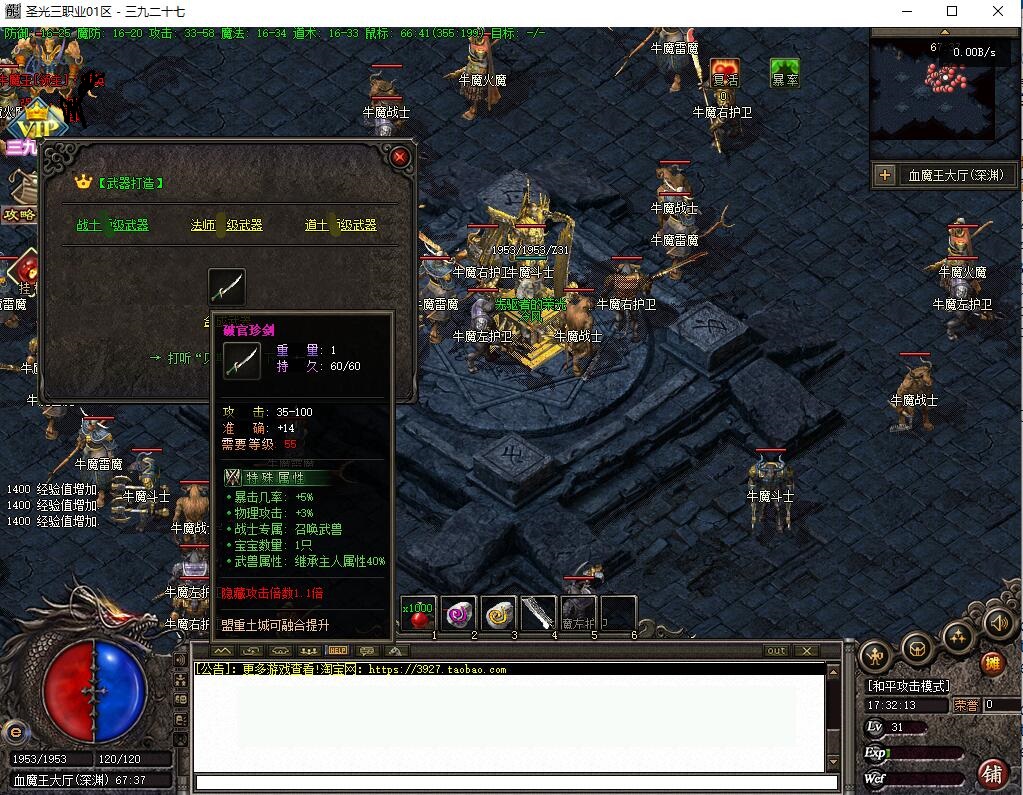Close the chat window with its X button
1023x795 pixels.
click(x=806, y=651)
